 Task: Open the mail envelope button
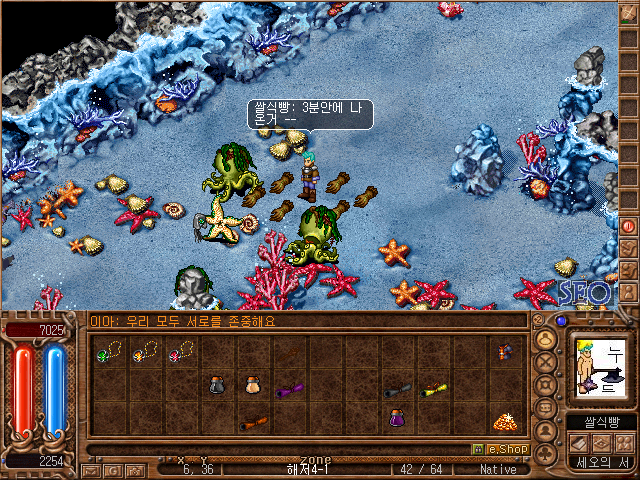tap(92, 468)
